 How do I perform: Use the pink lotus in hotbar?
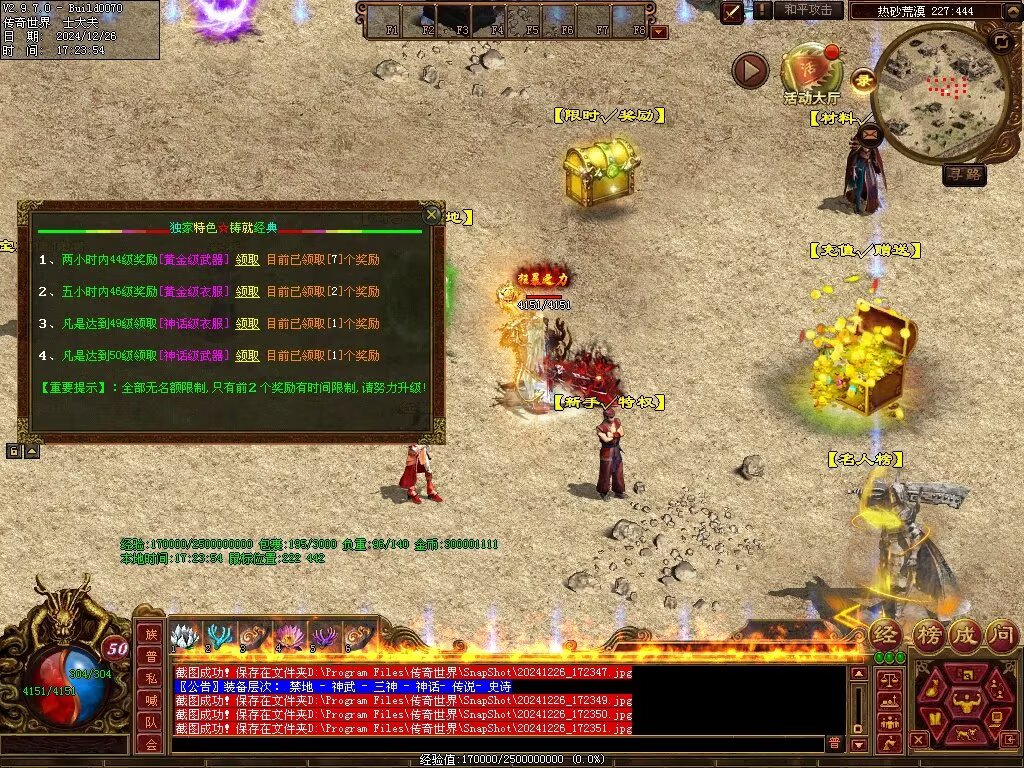pos(289,636)
